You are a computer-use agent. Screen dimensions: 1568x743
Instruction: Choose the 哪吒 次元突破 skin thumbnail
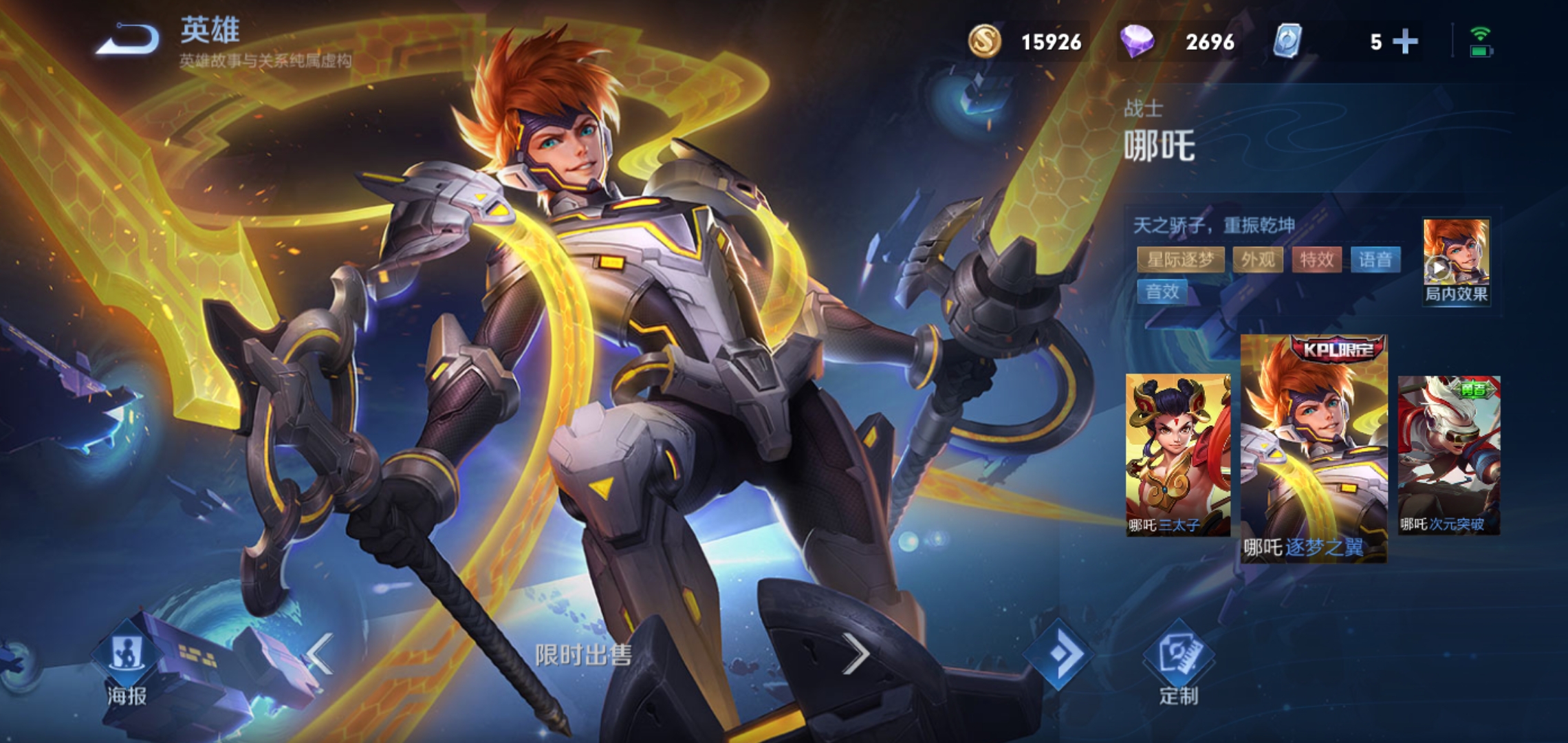click(1449, 454)
